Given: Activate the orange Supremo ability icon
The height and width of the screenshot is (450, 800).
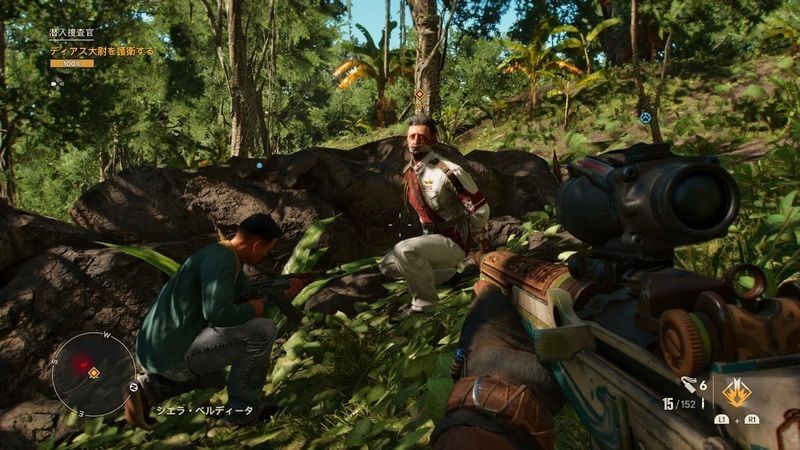Looking at the screenshot, I should pyautogui.click(x=738, y=390).
